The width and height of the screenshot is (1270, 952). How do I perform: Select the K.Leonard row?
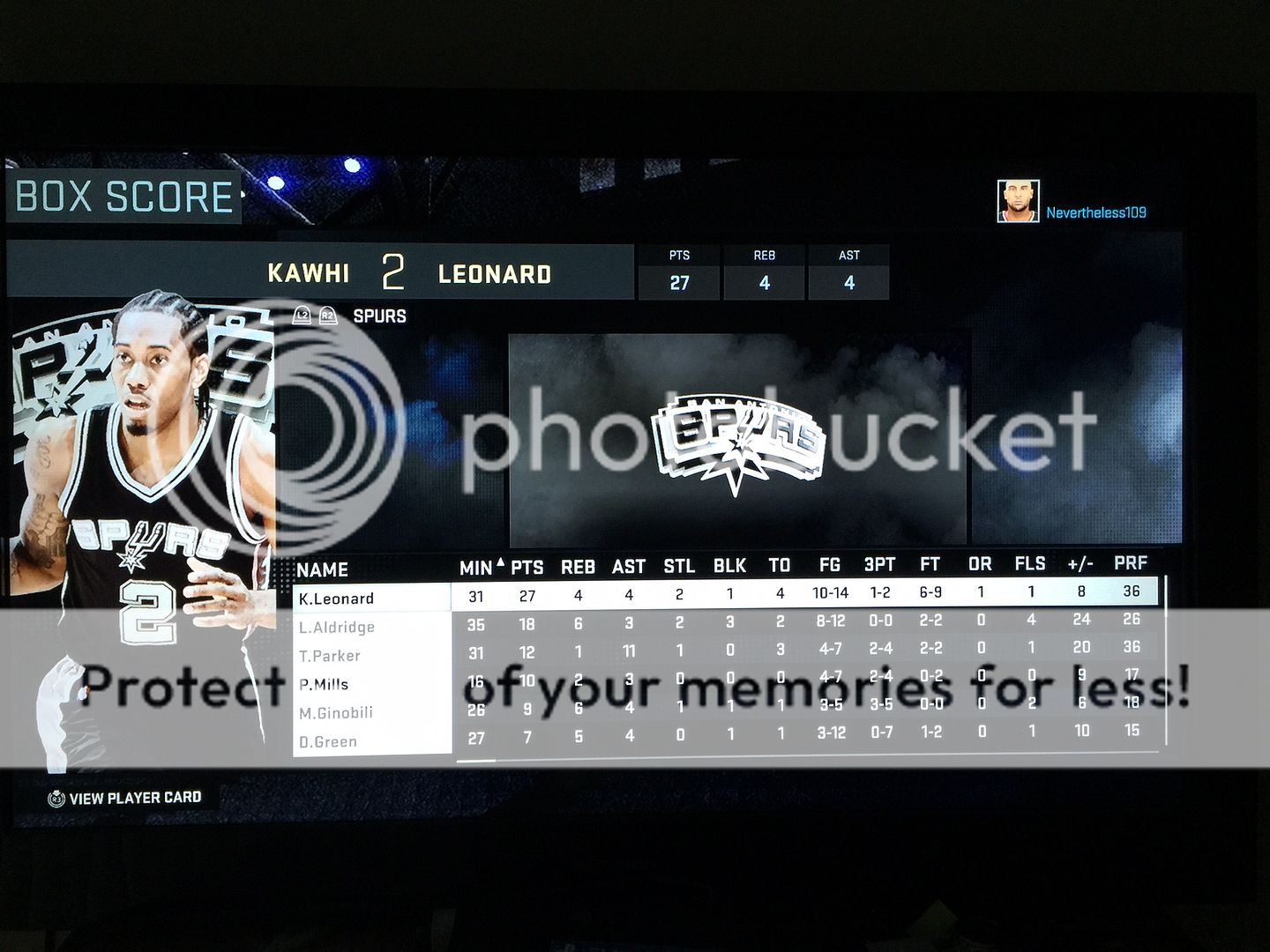pyautogui.click(x=337, y=599)
